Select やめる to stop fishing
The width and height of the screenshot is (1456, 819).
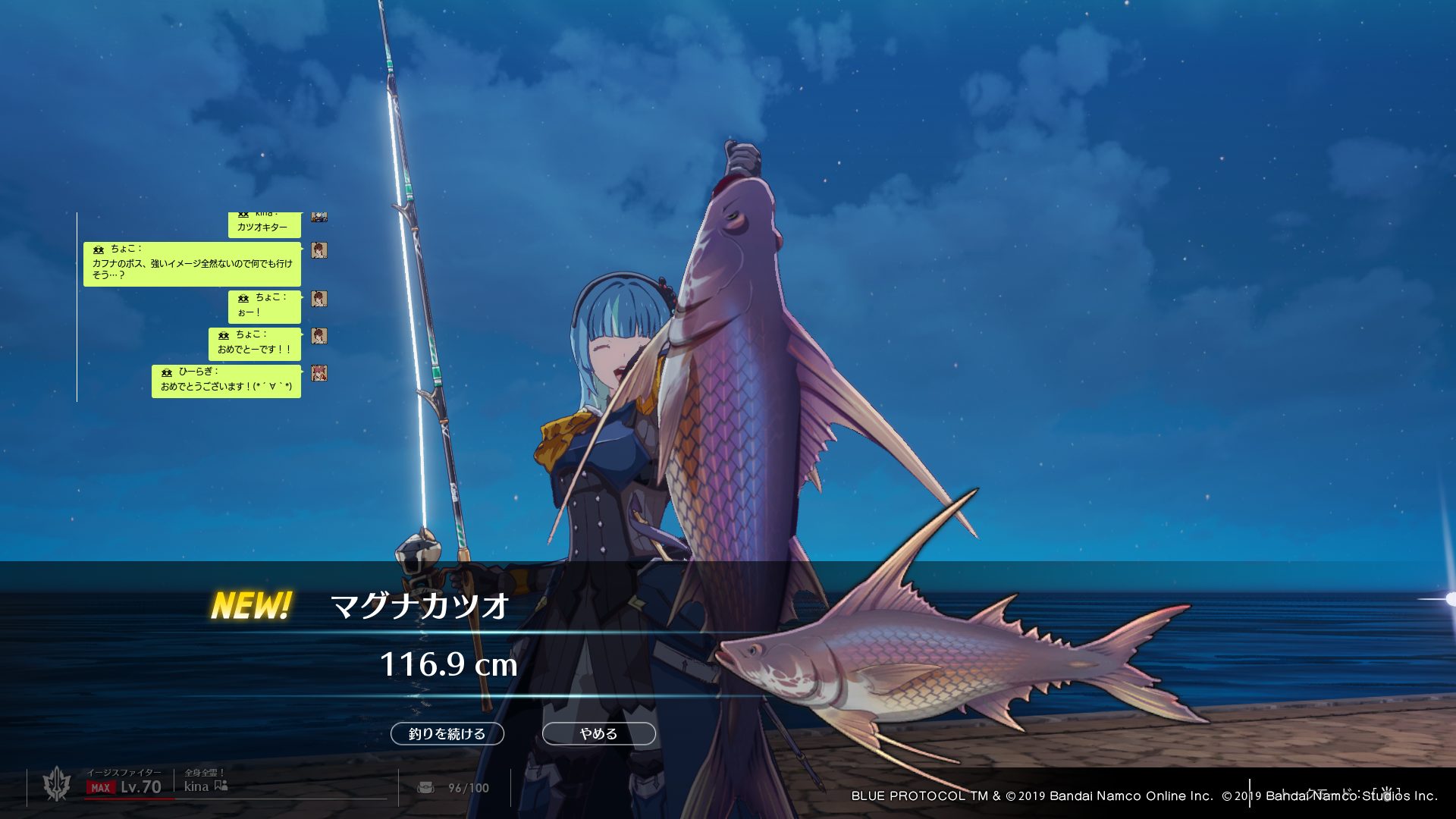click(x=598, y=733)
